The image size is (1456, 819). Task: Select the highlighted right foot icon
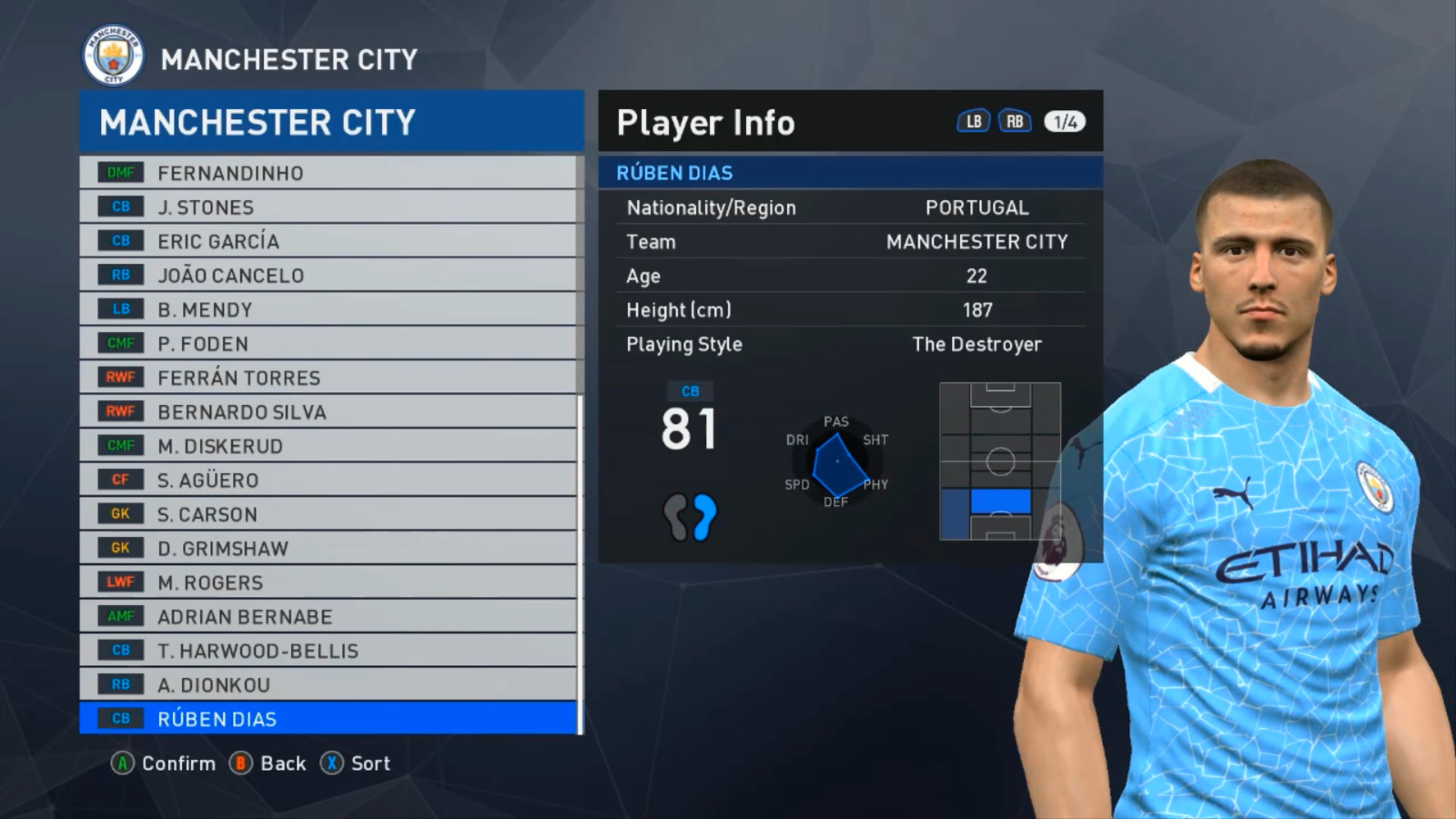coord(705,516)
